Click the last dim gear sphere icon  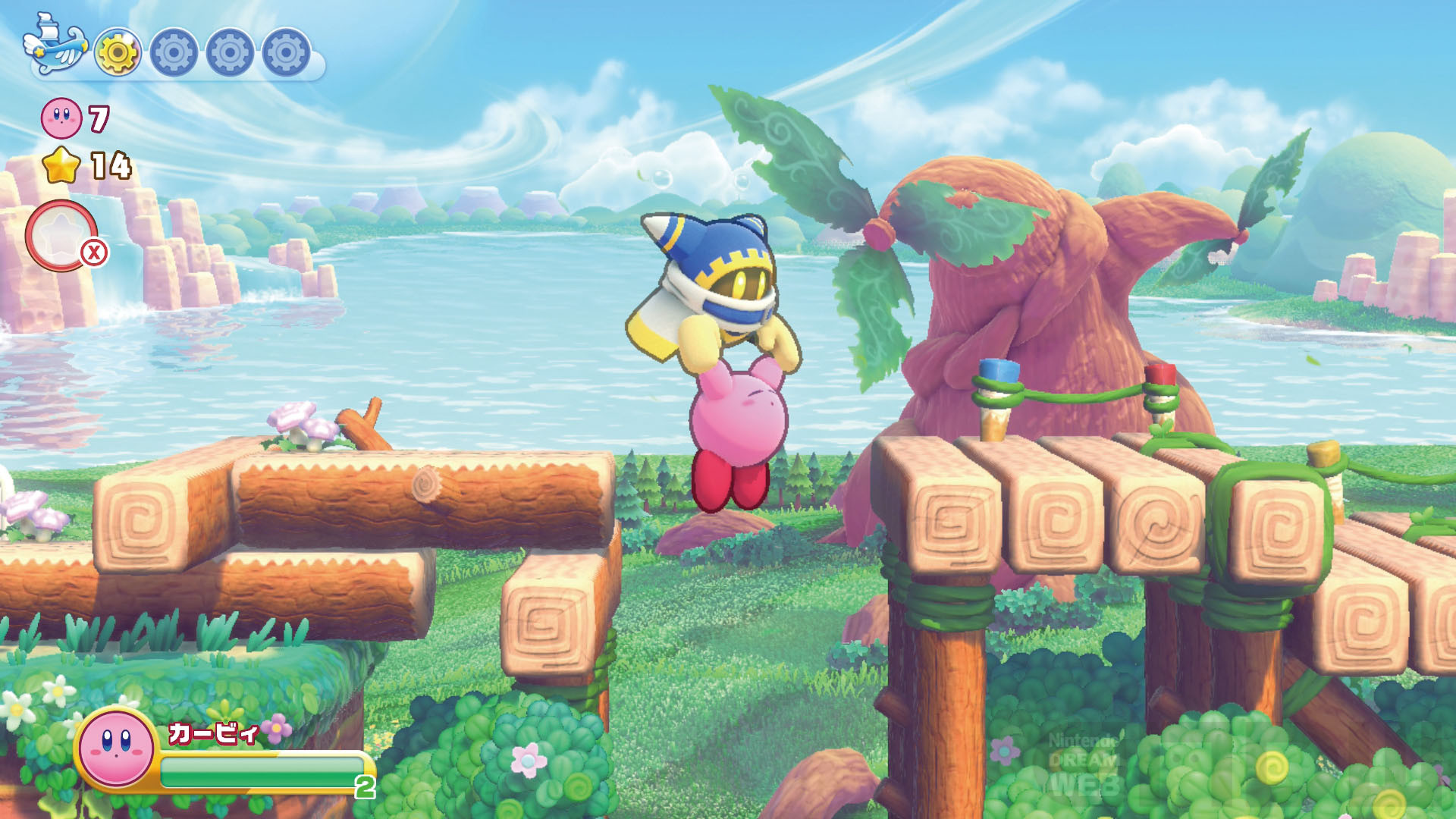point(284,52)
